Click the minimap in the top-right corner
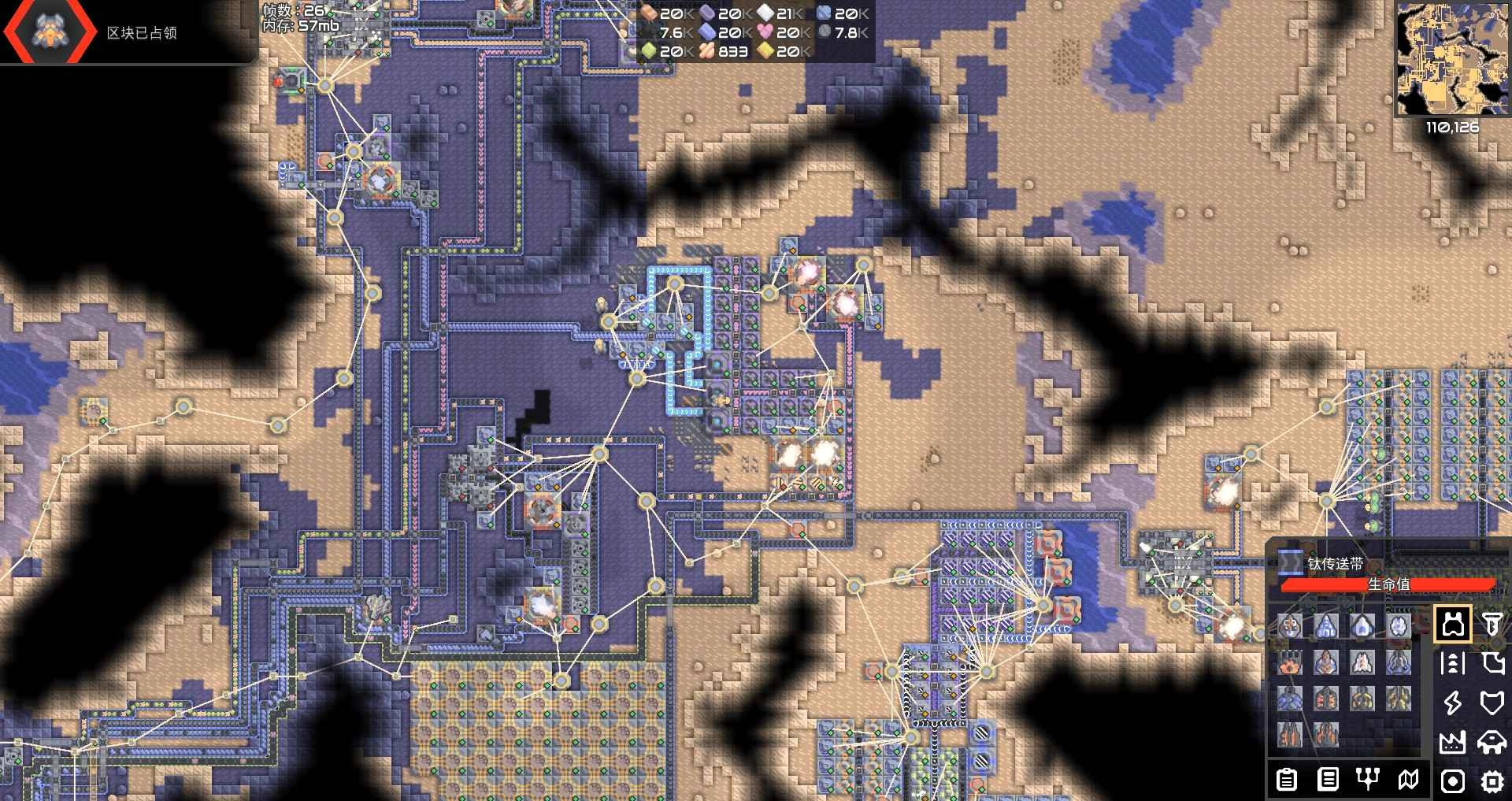Image resolution: width=1512 pixels, height=801 pixels. pos(1453,59)
